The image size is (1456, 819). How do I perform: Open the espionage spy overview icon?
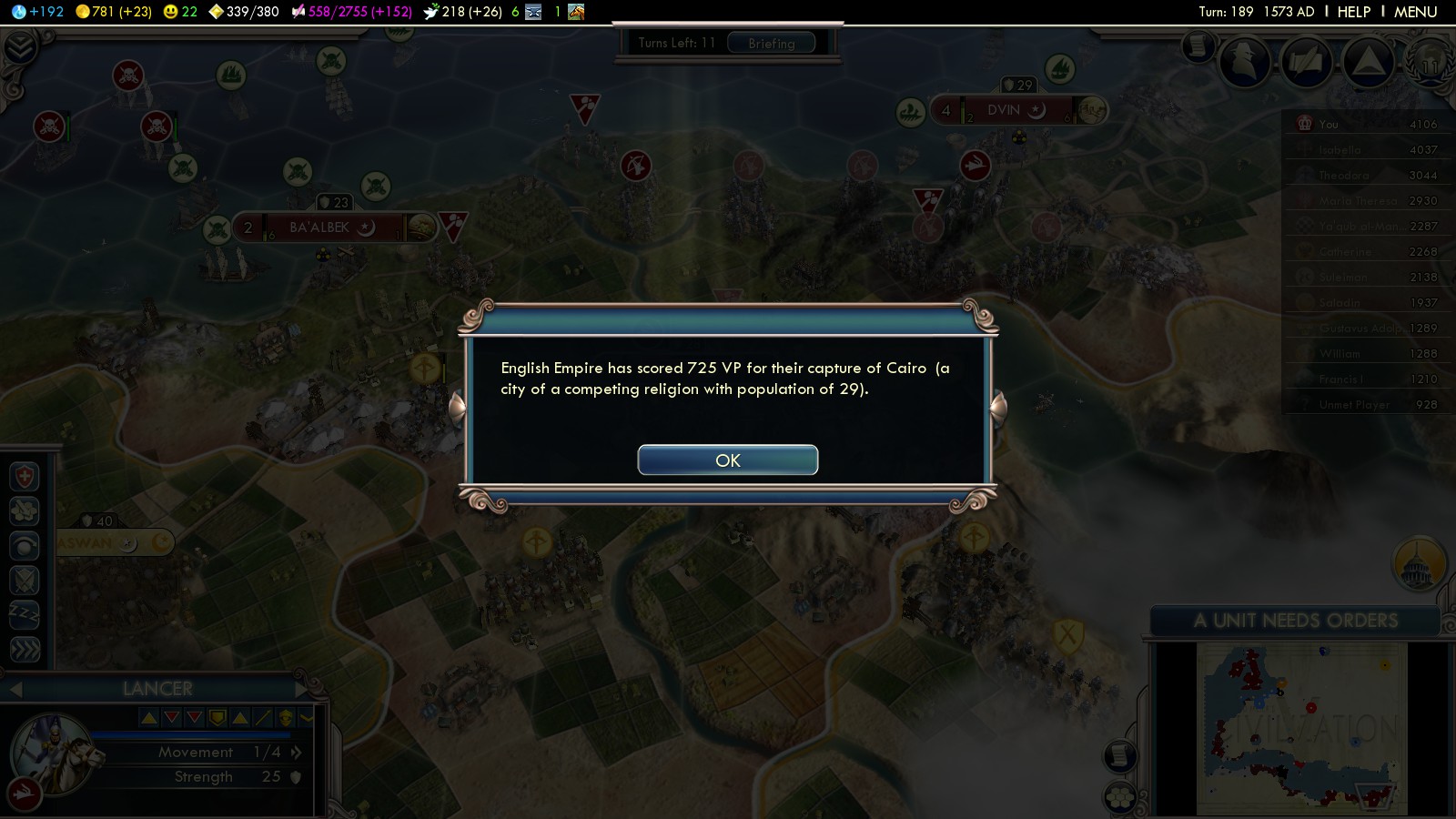pyautogui.click(x=1244, y=61)
